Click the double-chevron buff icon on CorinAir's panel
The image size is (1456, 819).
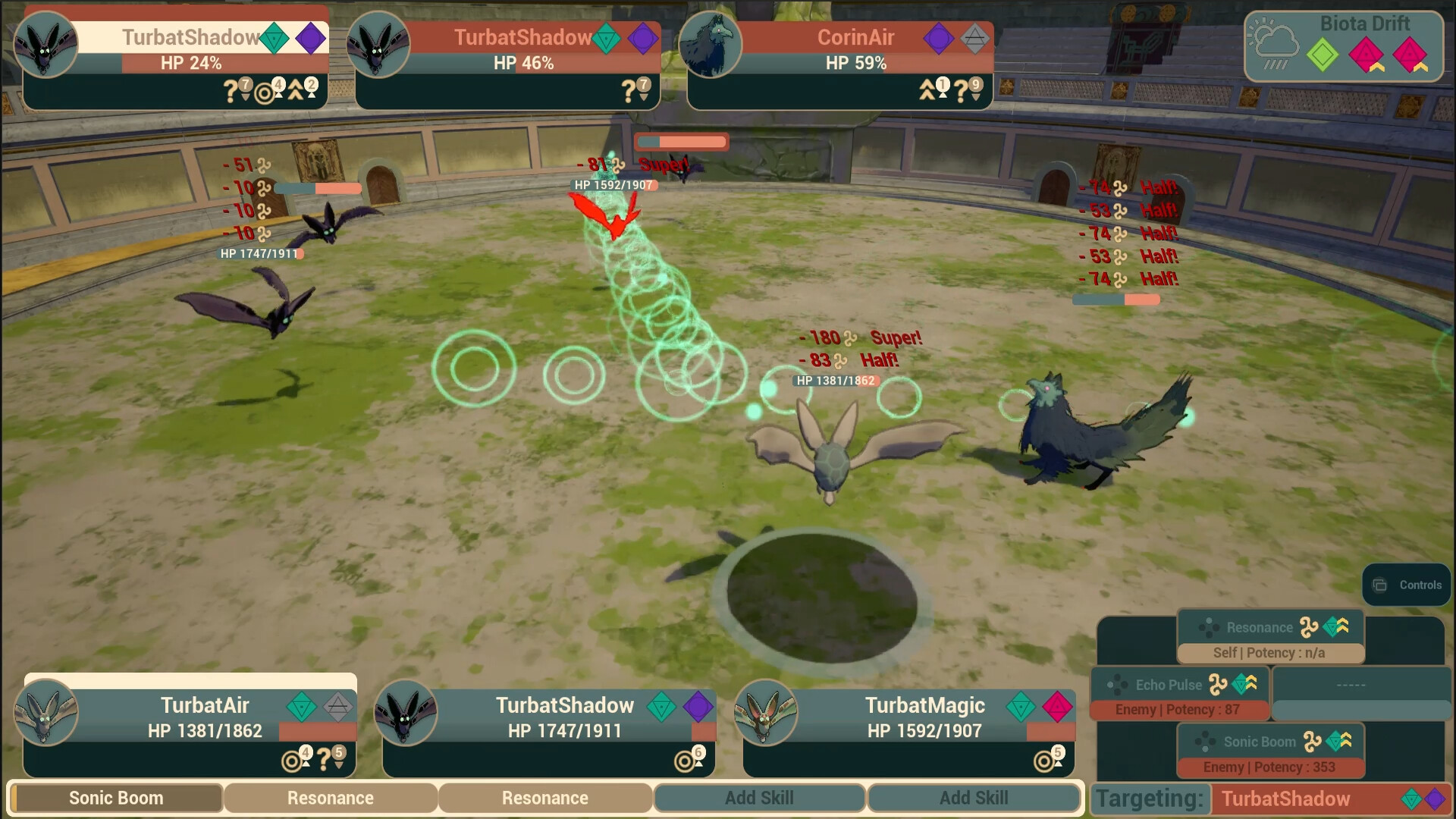(x=927, y=89)
